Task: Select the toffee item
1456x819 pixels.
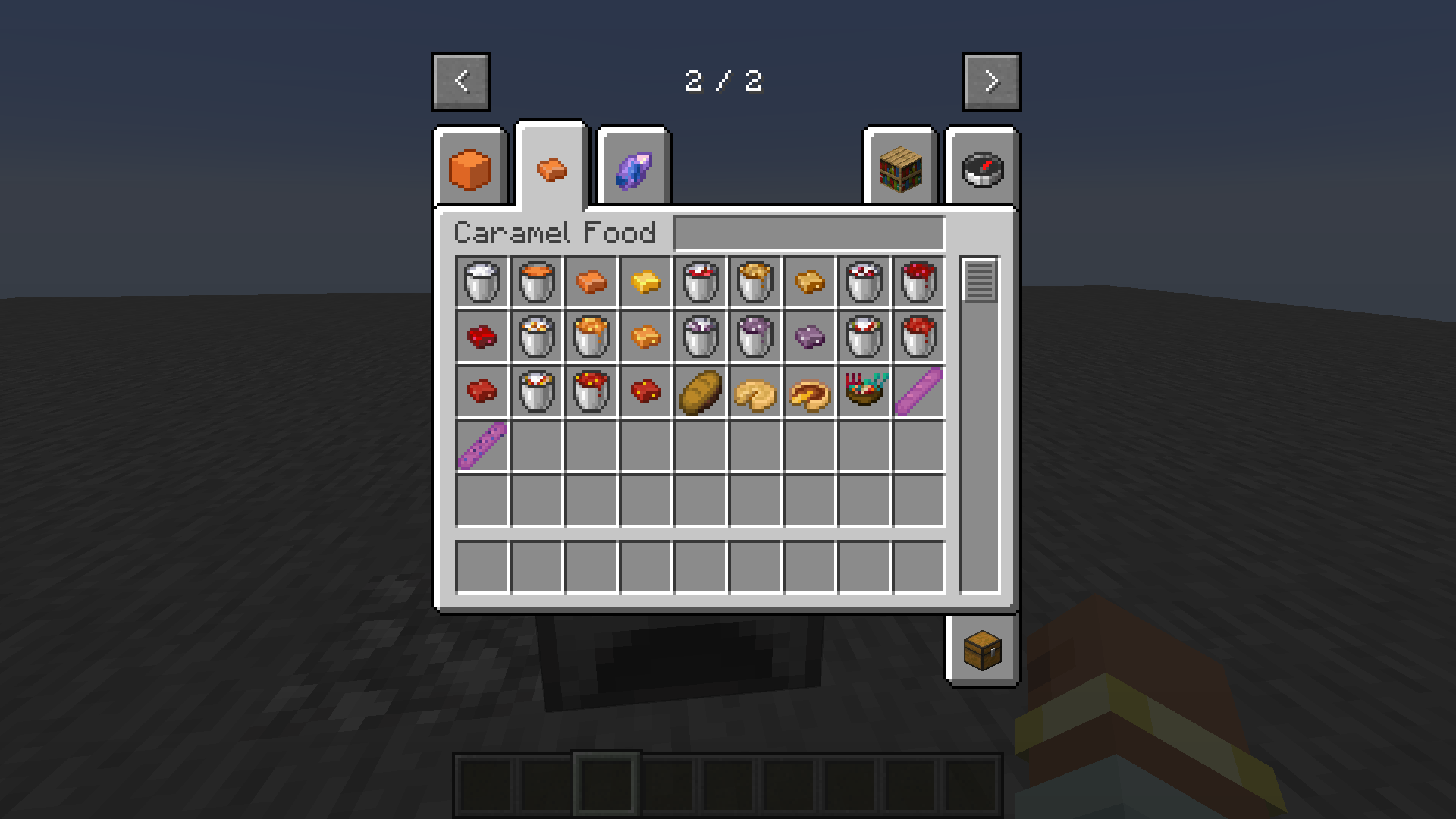Action: [x=808, y=282]
